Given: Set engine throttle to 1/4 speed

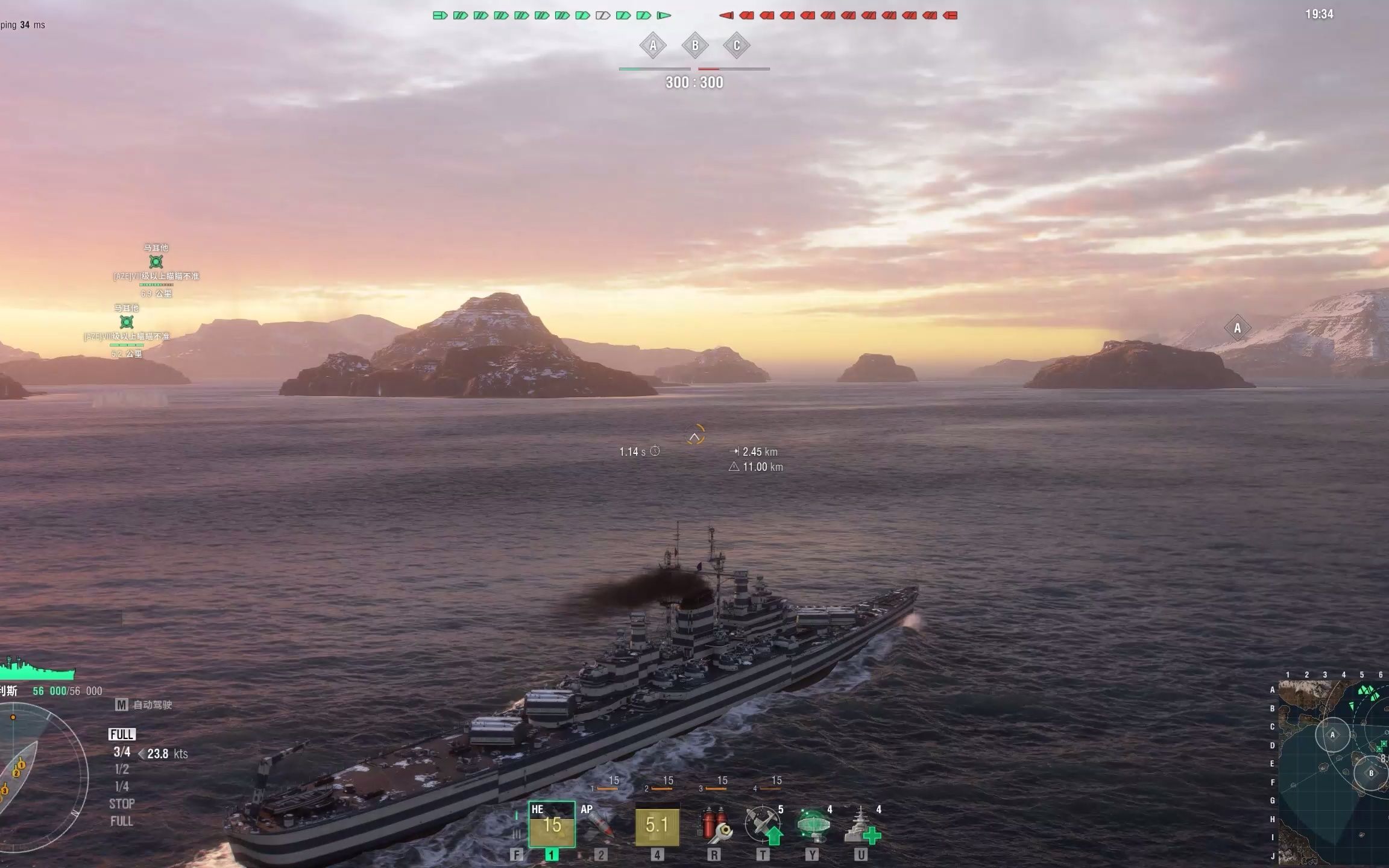Looking at the screenshot, I should (122, 787).
